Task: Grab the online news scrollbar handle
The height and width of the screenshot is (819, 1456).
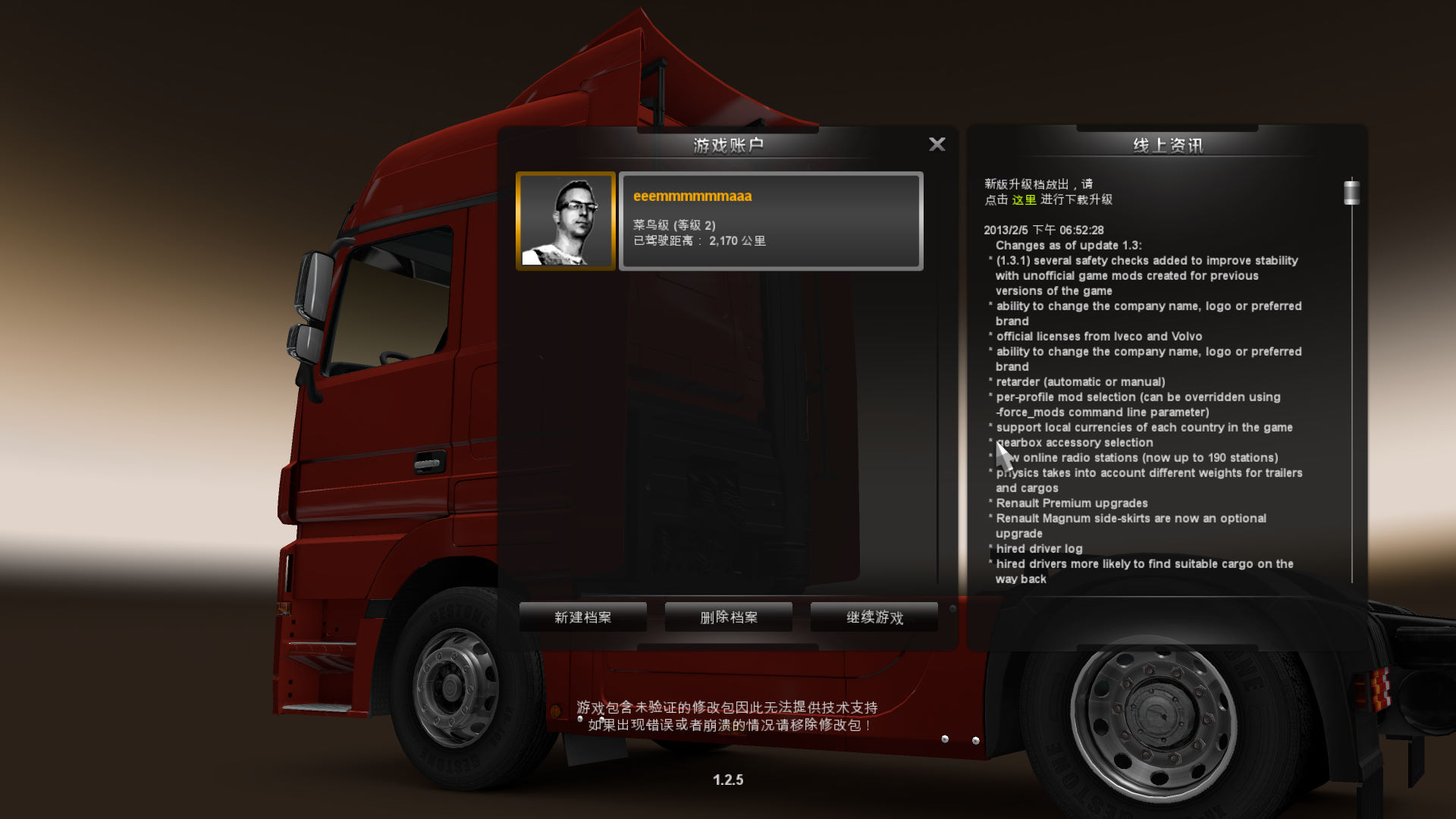Action: click(1351, 193)
